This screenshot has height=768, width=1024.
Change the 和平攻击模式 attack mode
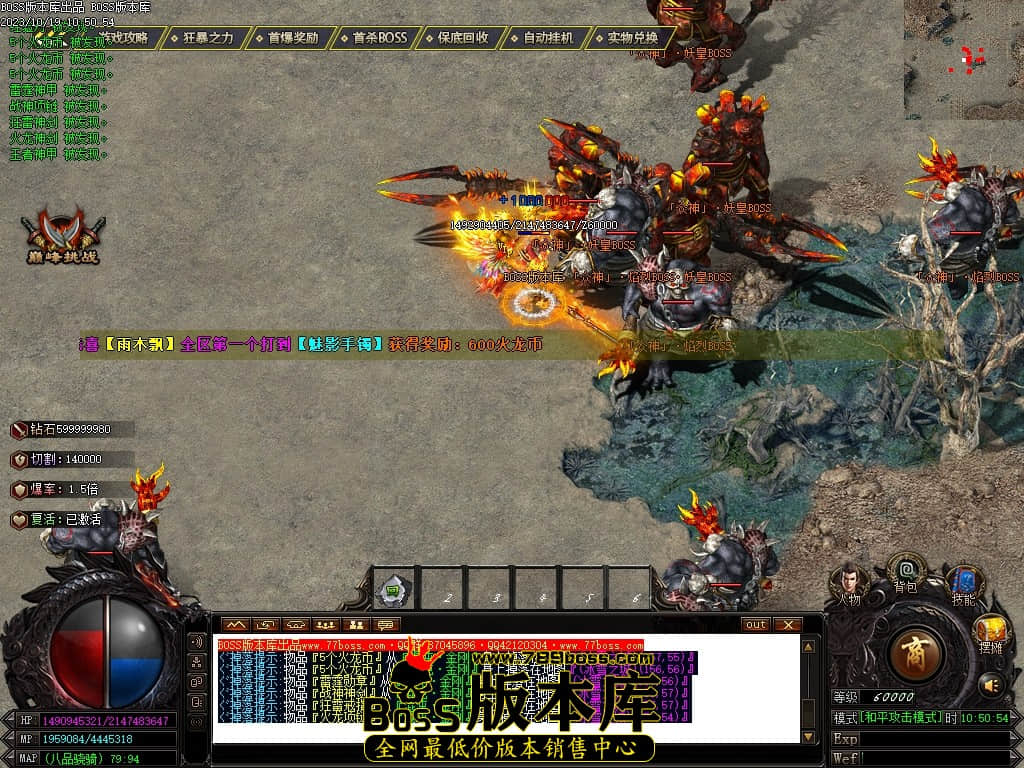pos(886,718)
